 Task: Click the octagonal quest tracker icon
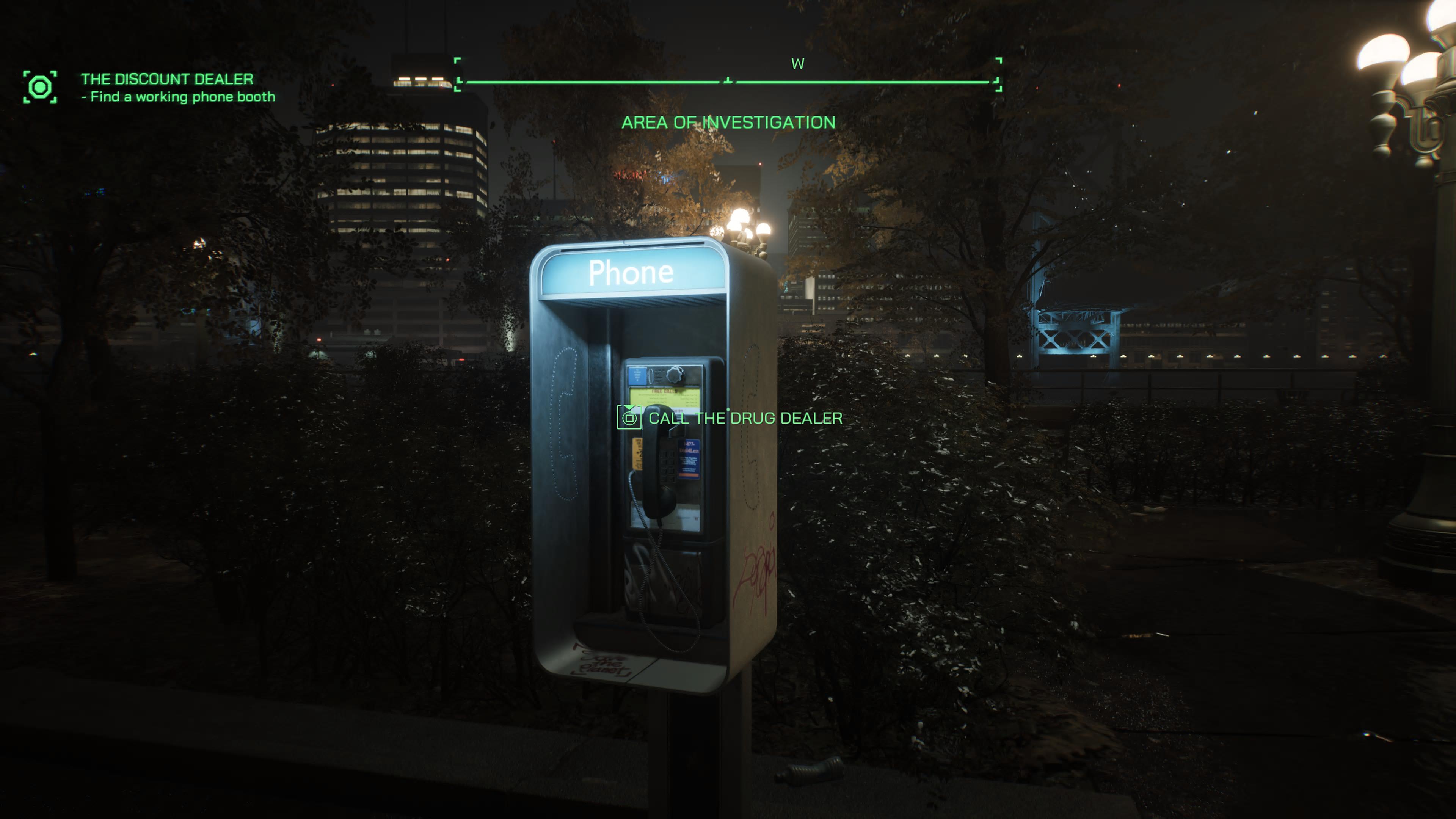[41, 86]
